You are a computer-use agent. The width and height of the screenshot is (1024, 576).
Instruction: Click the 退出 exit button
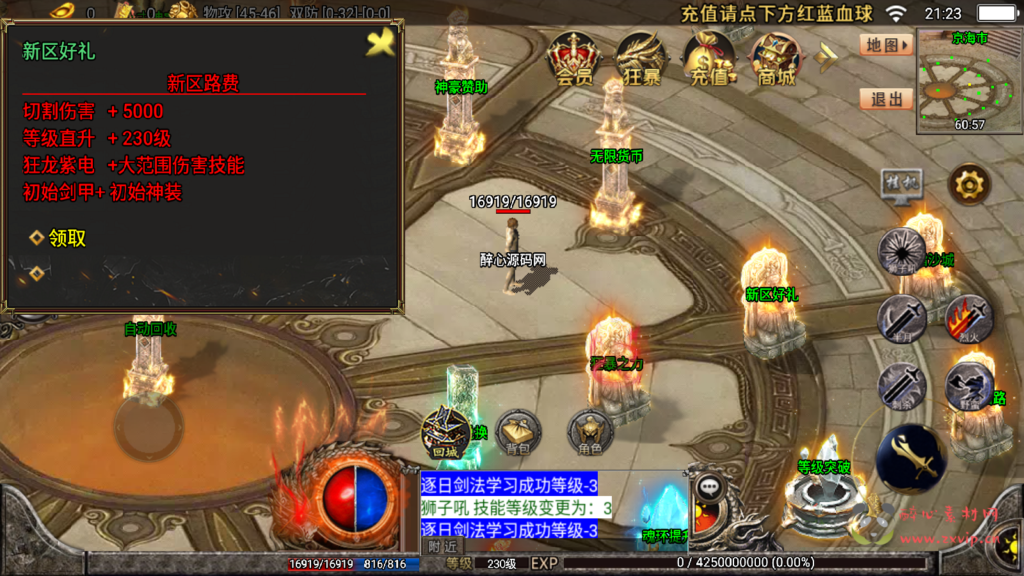pos(886,99)
